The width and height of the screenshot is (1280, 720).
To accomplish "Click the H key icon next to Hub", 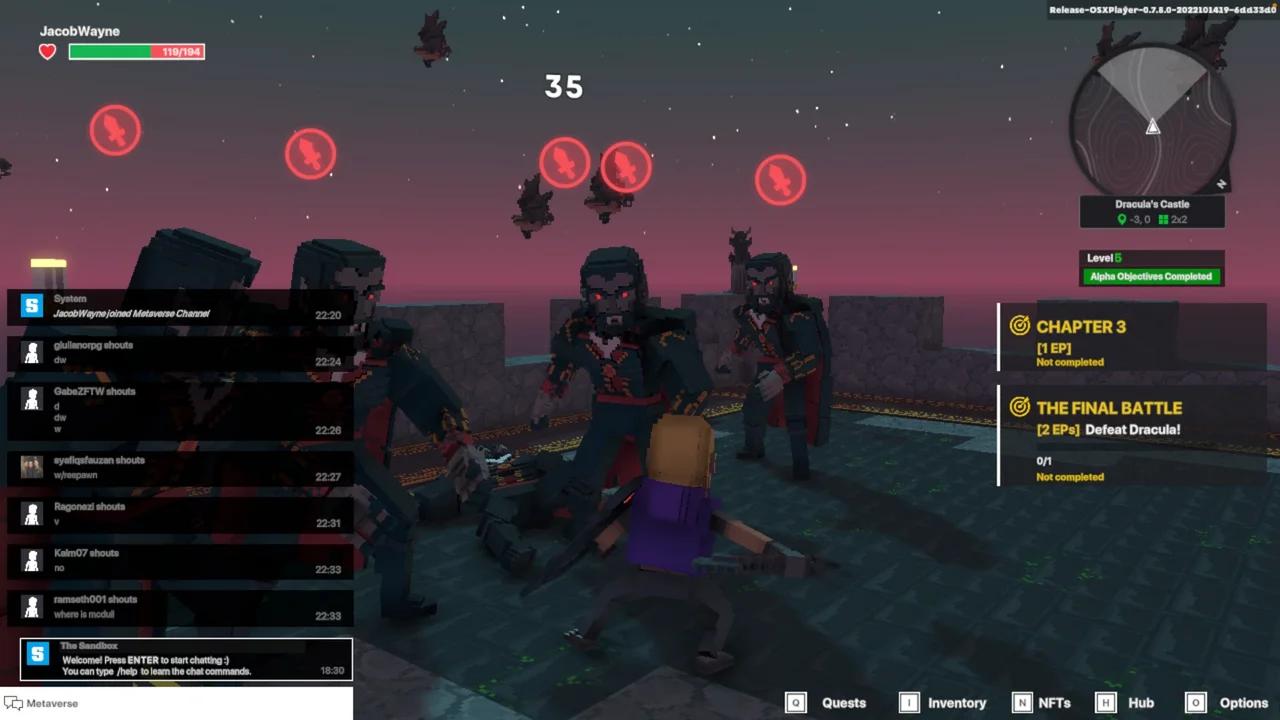I will coord(1107,703).
